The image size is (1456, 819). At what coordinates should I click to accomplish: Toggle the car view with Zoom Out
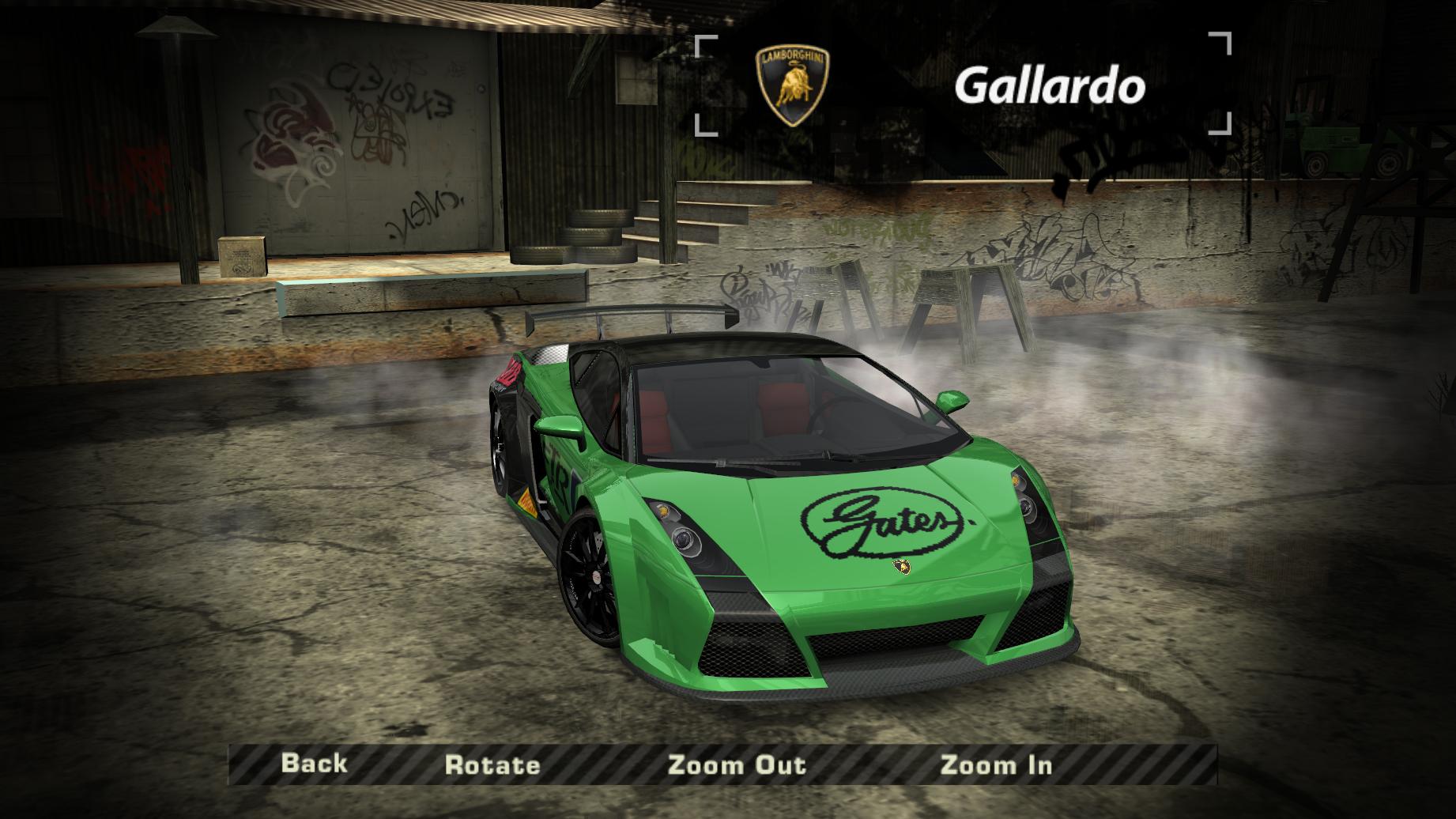[x=737, y=764]
